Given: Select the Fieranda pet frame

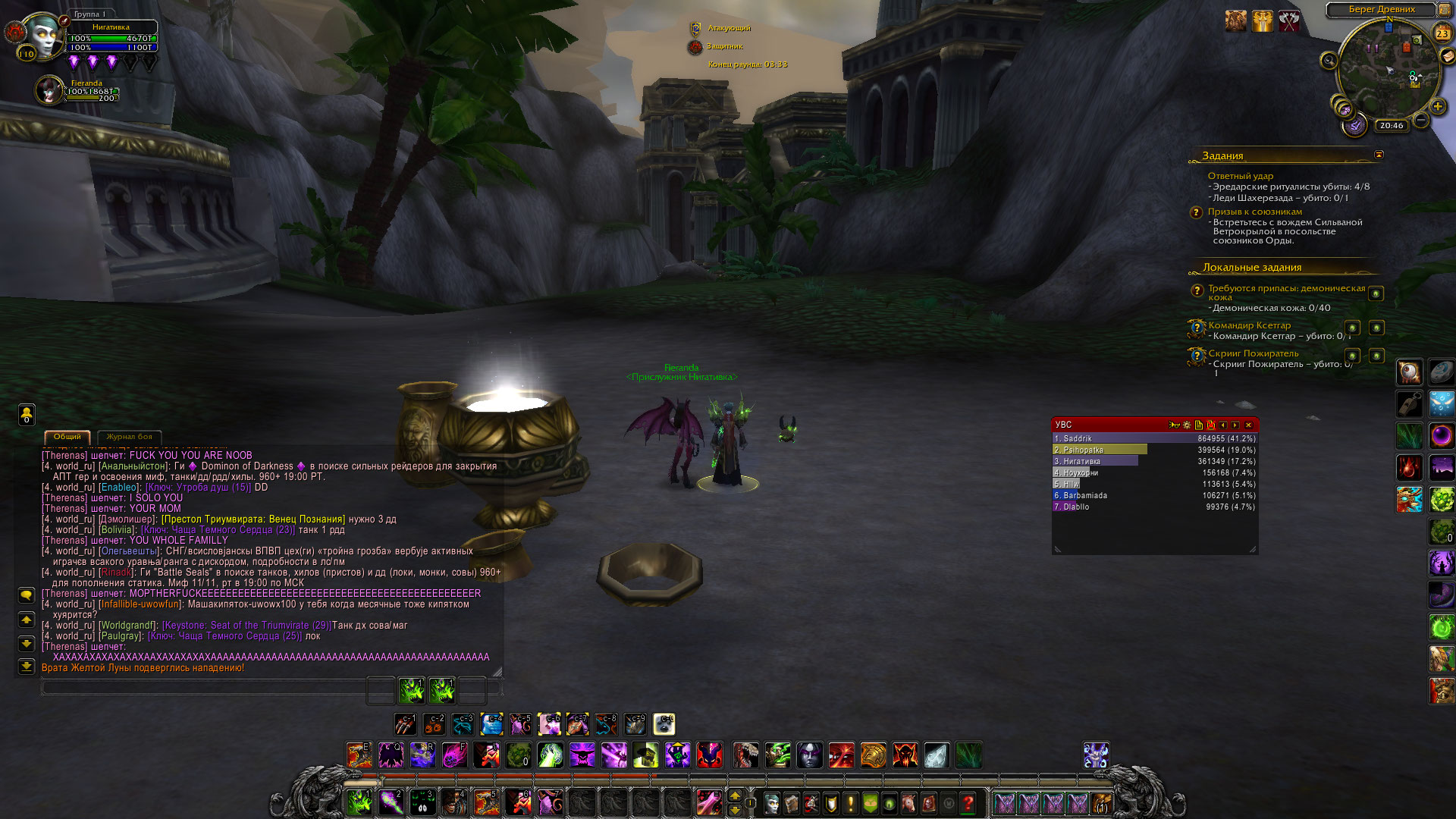Looking at the screenshot, I should click(50, 90).
